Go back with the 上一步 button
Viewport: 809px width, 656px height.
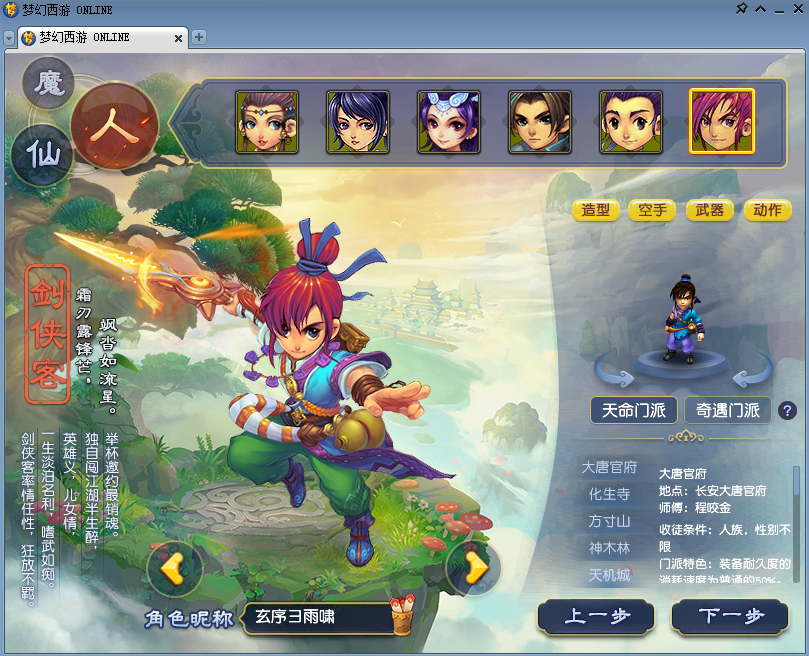596,617
